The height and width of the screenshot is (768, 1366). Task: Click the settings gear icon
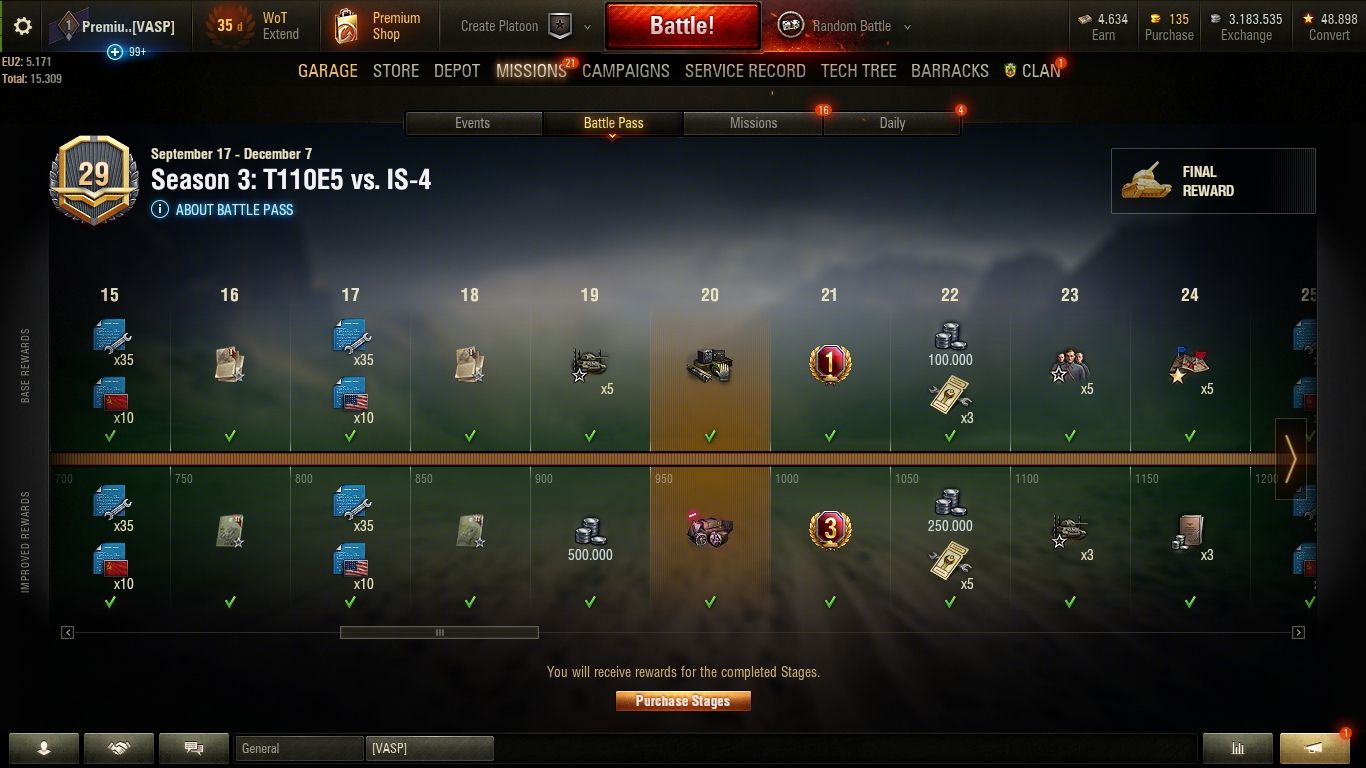21,26
